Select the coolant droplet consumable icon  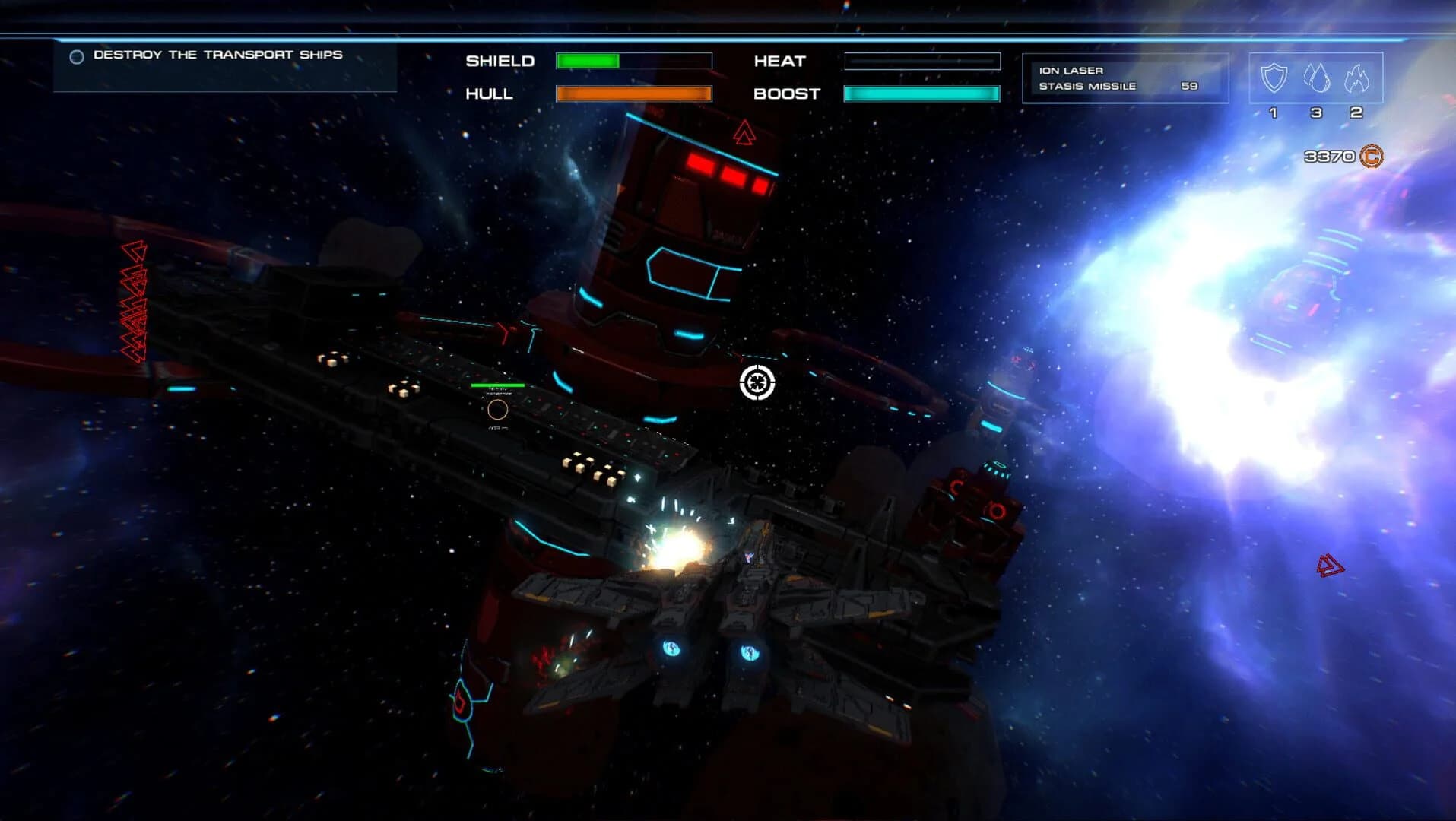pyautogui.click(x=1318, y=78)
